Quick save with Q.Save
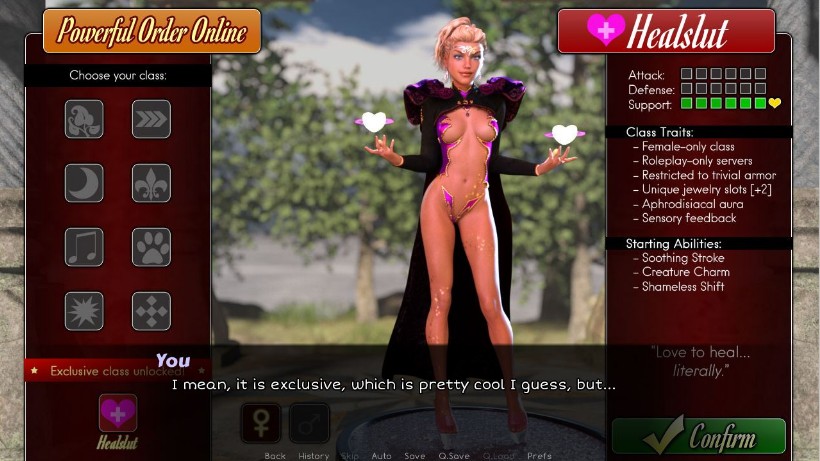The image size is (820, 461). click(454, 456)
